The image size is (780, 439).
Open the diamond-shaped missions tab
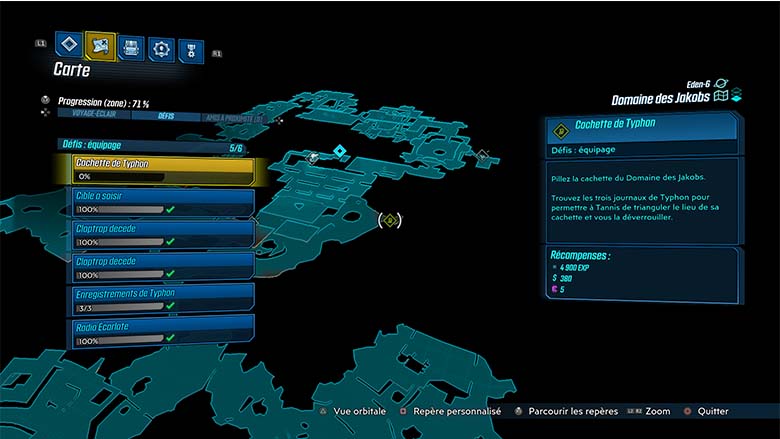(68, 44)
